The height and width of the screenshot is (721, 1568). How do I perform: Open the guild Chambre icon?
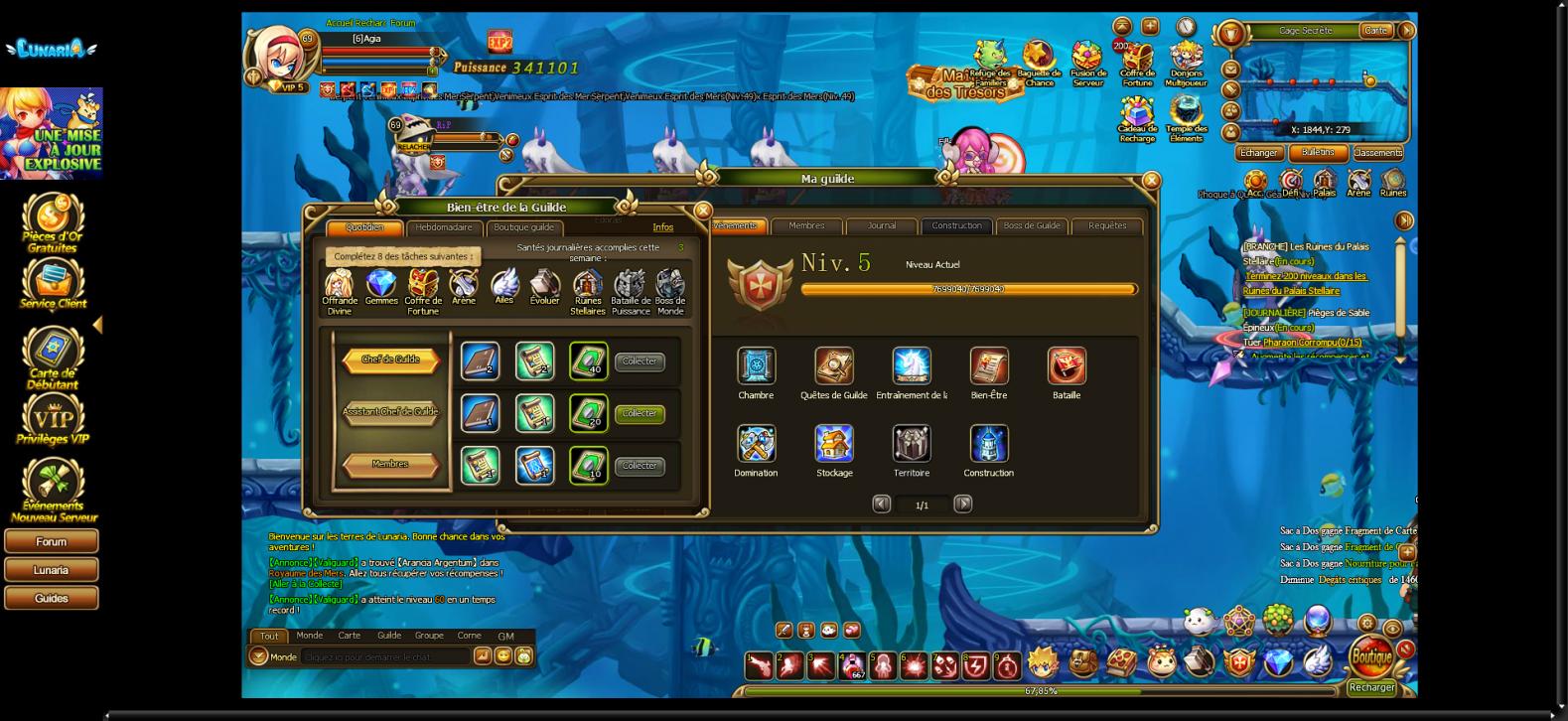pos(756,366)
